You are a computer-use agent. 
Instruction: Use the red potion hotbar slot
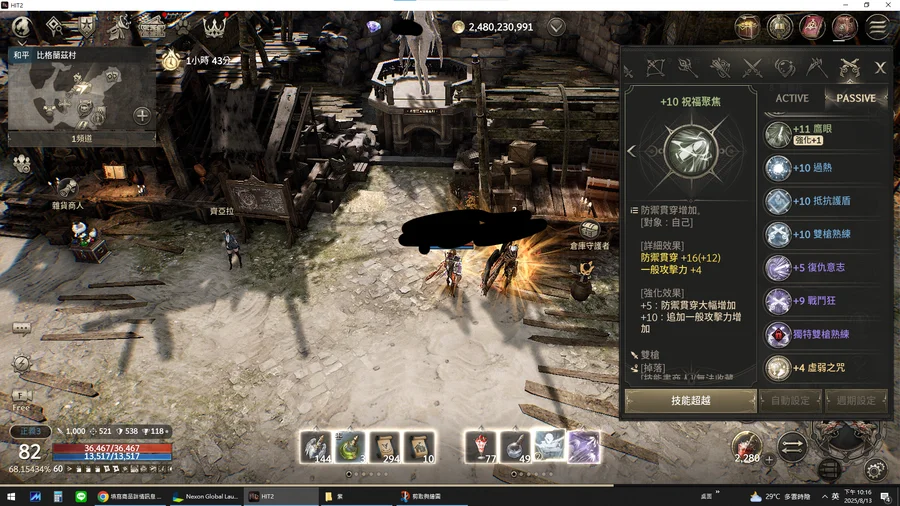(x=481, y=447)
